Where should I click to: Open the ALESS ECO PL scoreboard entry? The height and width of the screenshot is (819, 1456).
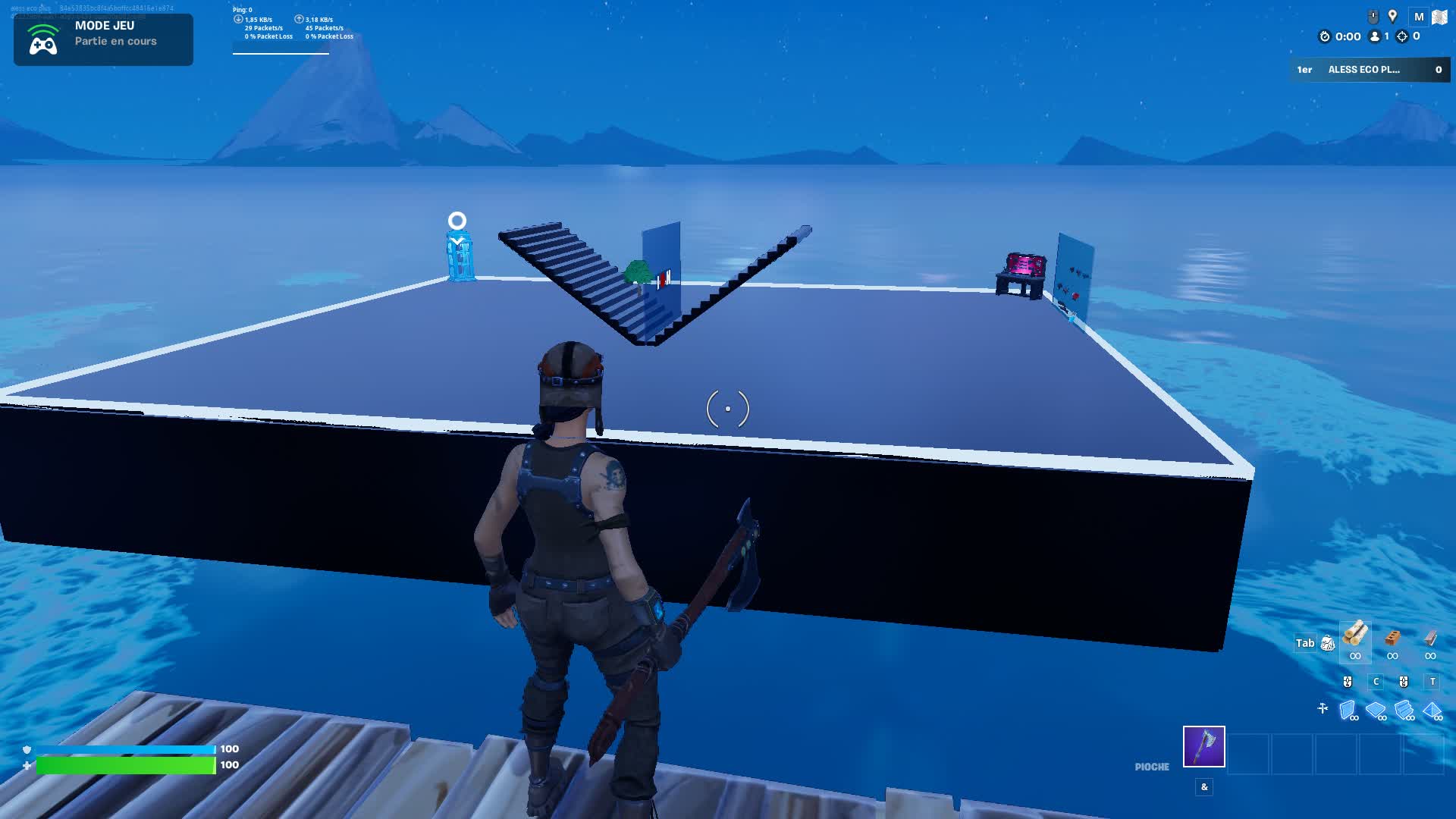click(1365, 69)
